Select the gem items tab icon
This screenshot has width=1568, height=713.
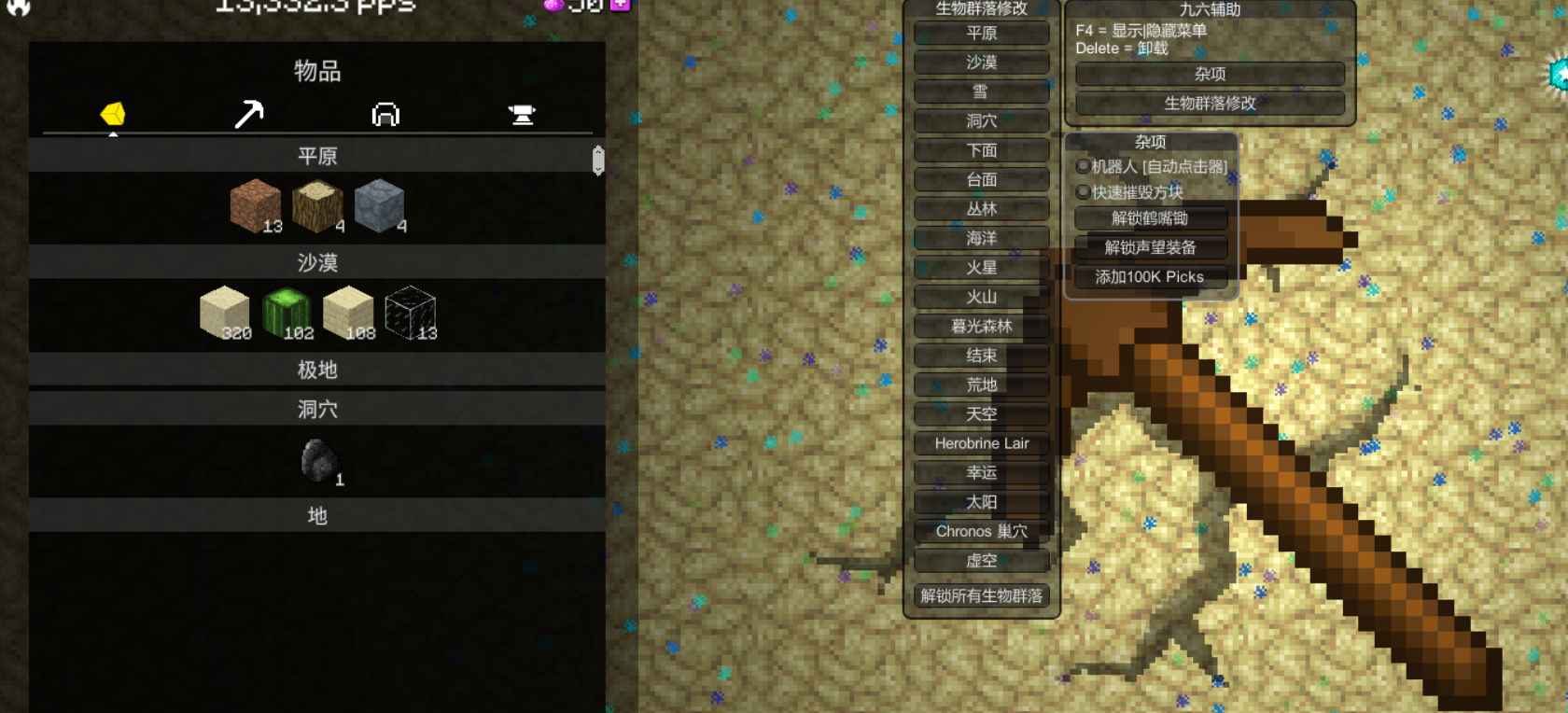[114, 114]
